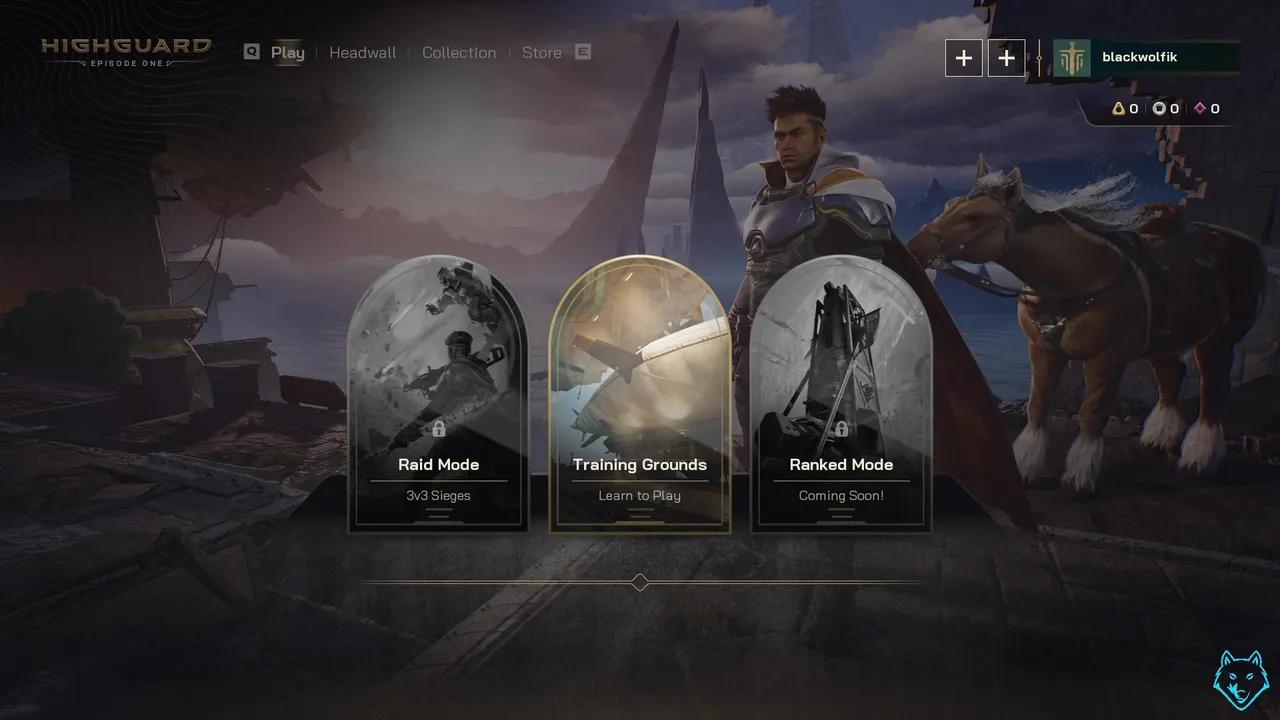
Task: Click the Q shortcut icon beside Play
Action: pos(251,51)
